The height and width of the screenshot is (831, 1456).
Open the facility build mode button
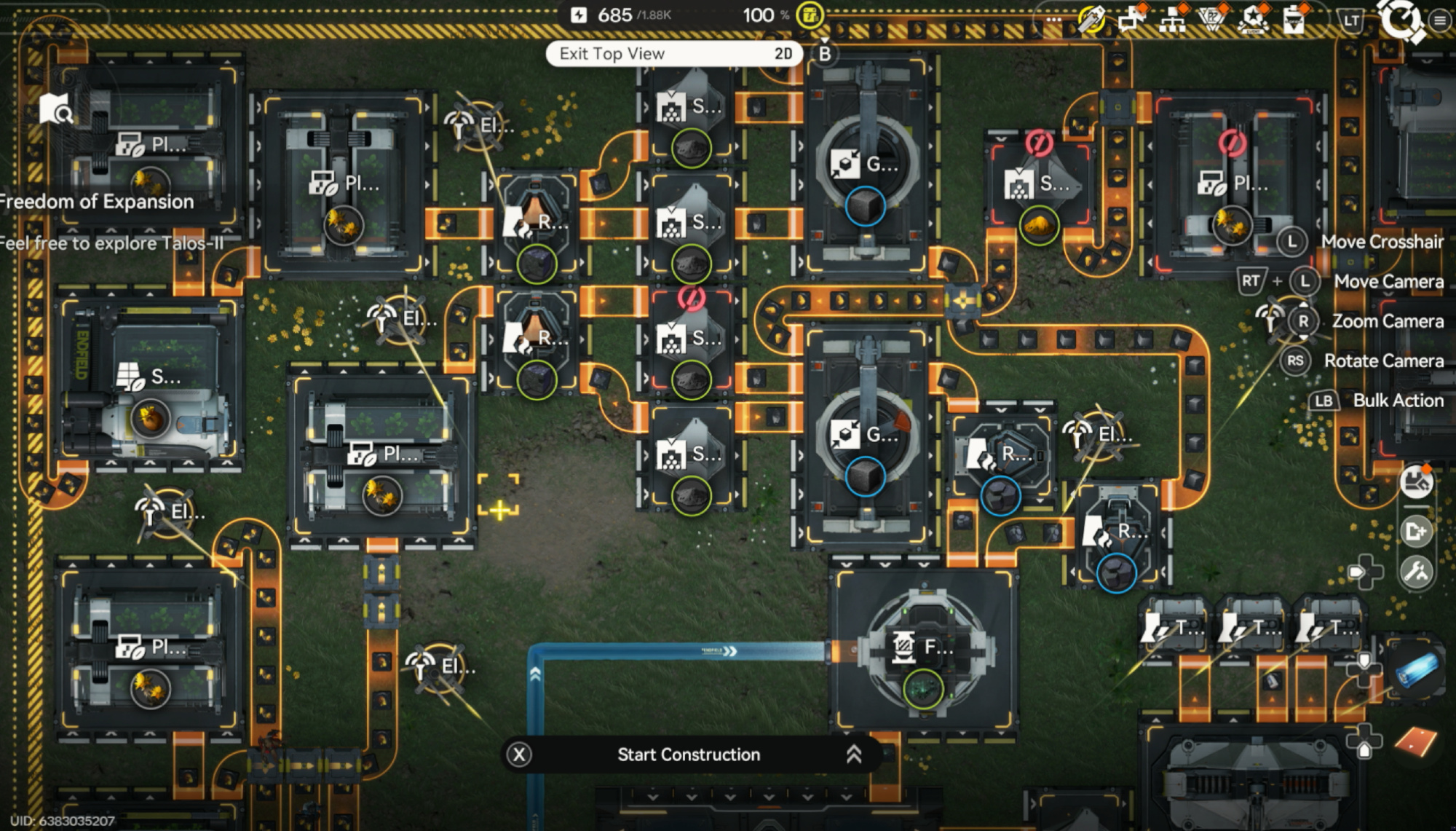coord(1416,482)
